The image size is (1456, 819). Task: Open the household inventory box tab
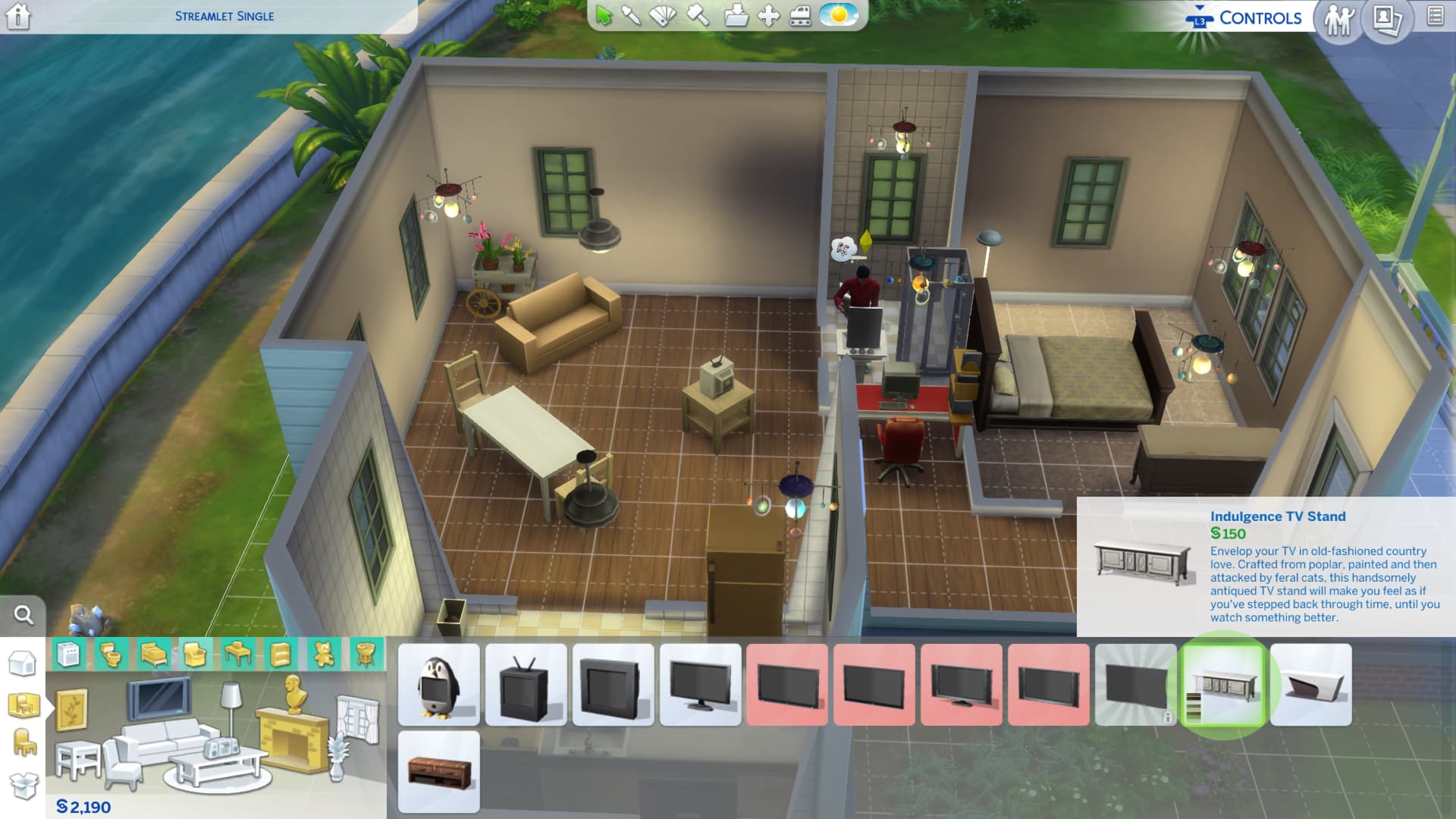click(24, 786)
